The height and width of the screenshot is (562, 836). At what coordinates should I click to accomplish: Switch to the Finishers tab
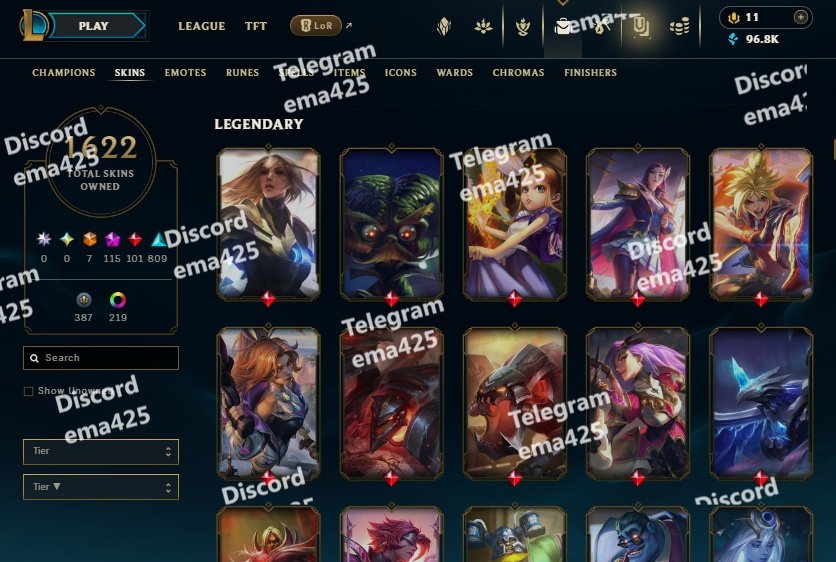(590, 73)
